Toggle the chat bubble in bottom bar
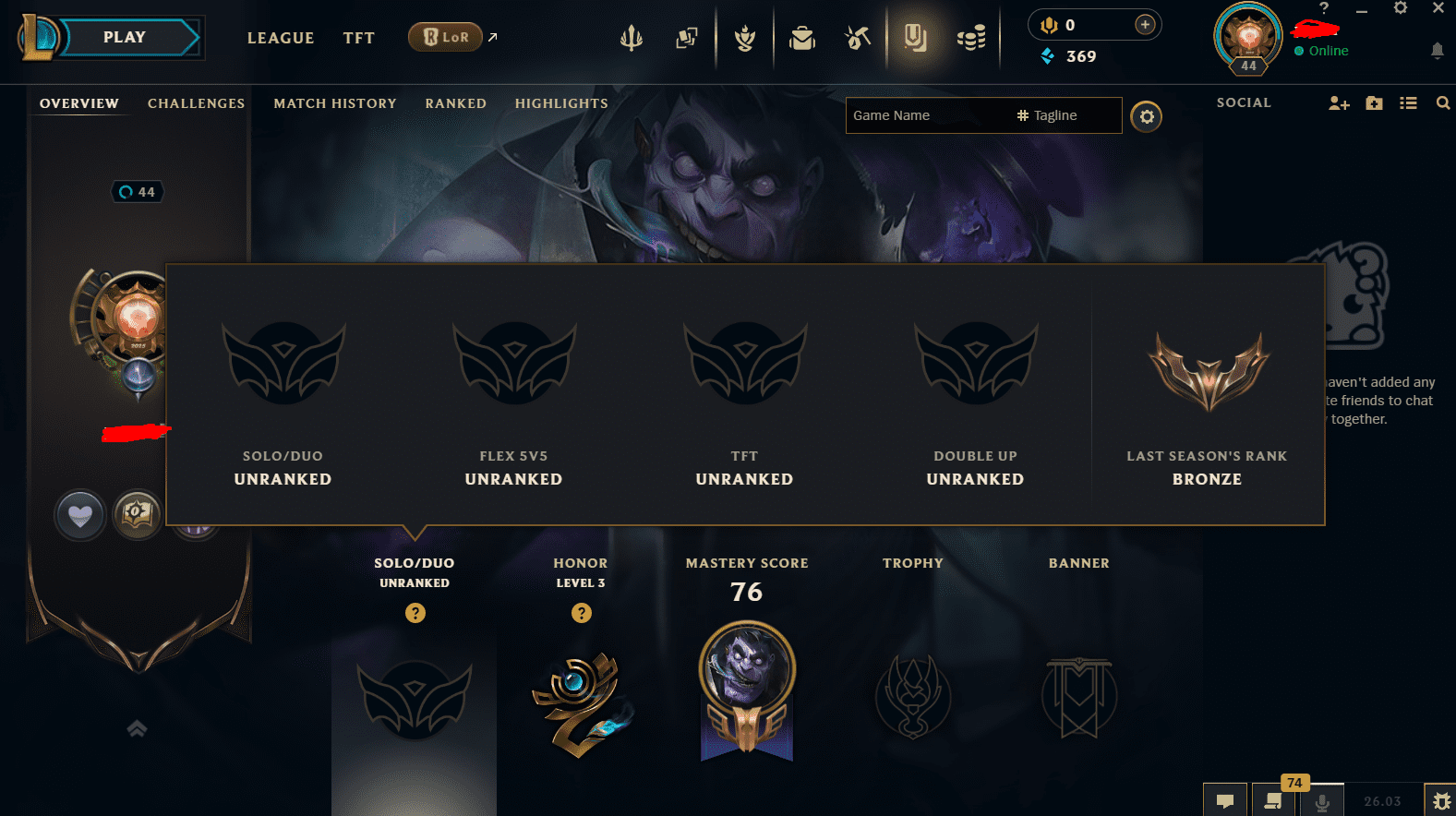This screenshot has height=816, width=1456. [x=1225, y=800]
